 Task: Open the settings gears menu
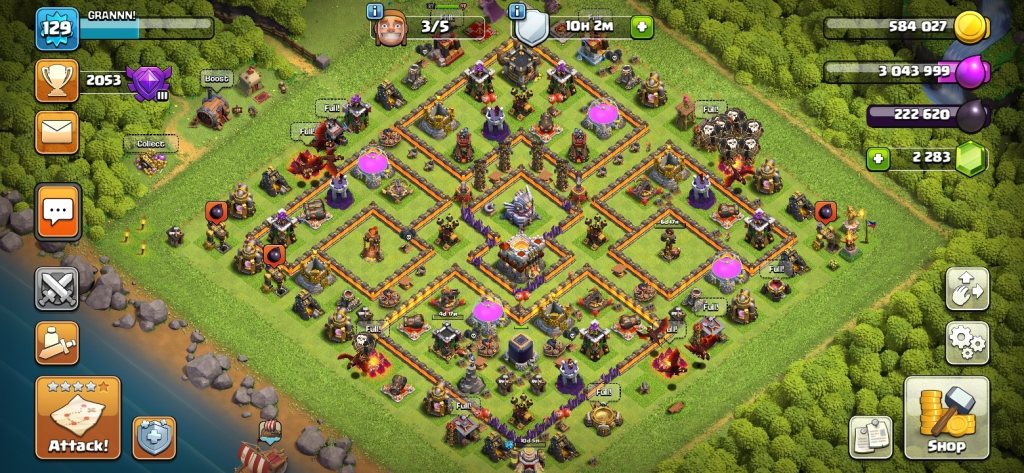(x=967, y=342)
